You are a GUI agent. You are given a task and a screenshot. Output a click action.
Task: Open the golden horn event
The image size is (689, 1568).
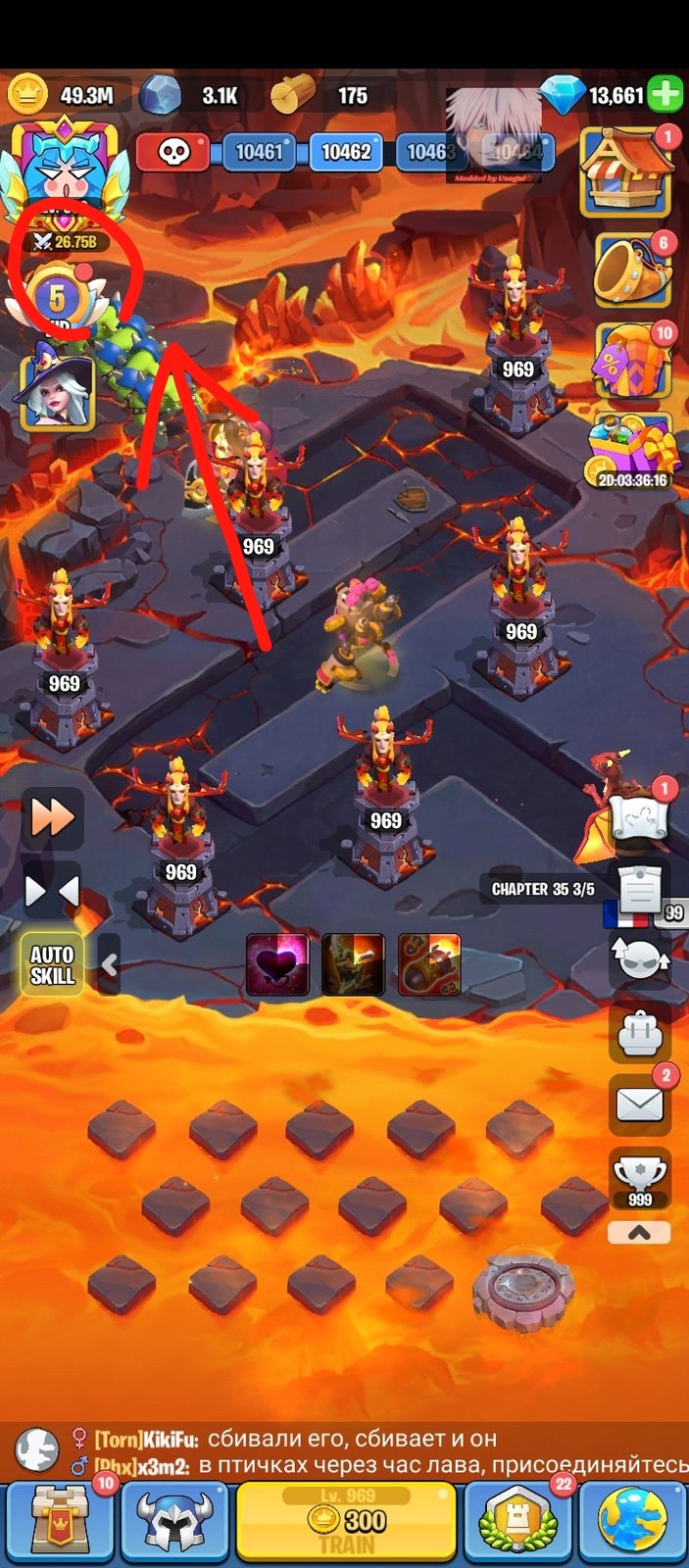pyautogui.click(x=633, y=271)
